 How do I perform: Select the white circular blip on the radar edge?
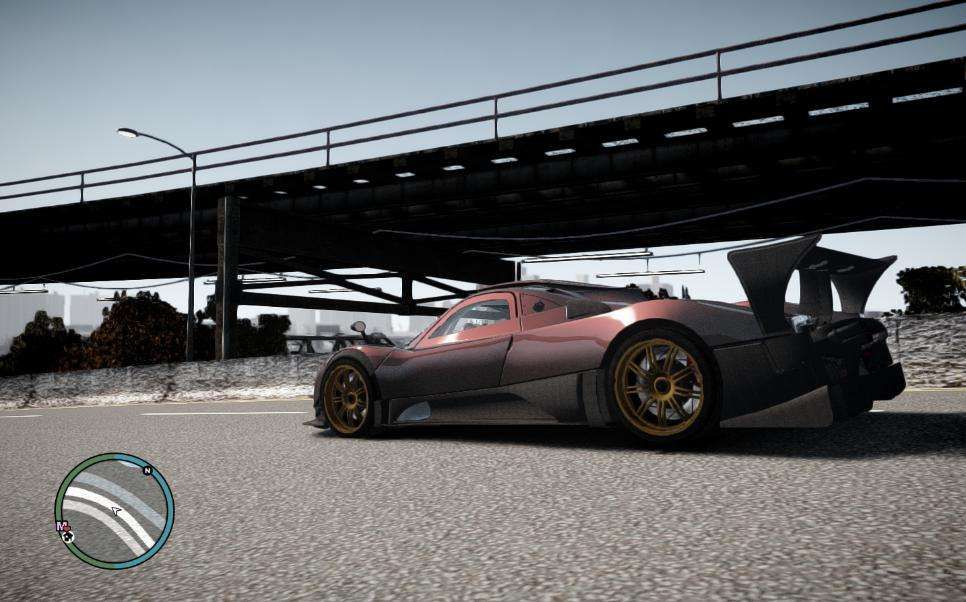click(x=67, y=536)
